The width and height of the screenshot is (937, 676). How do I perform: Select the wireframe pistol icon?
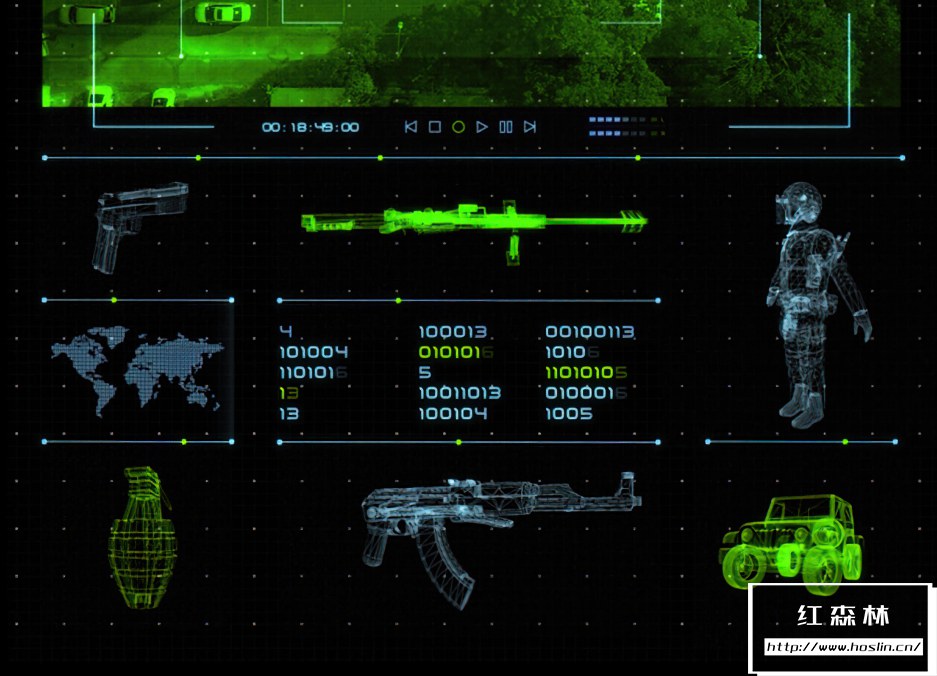141,223
